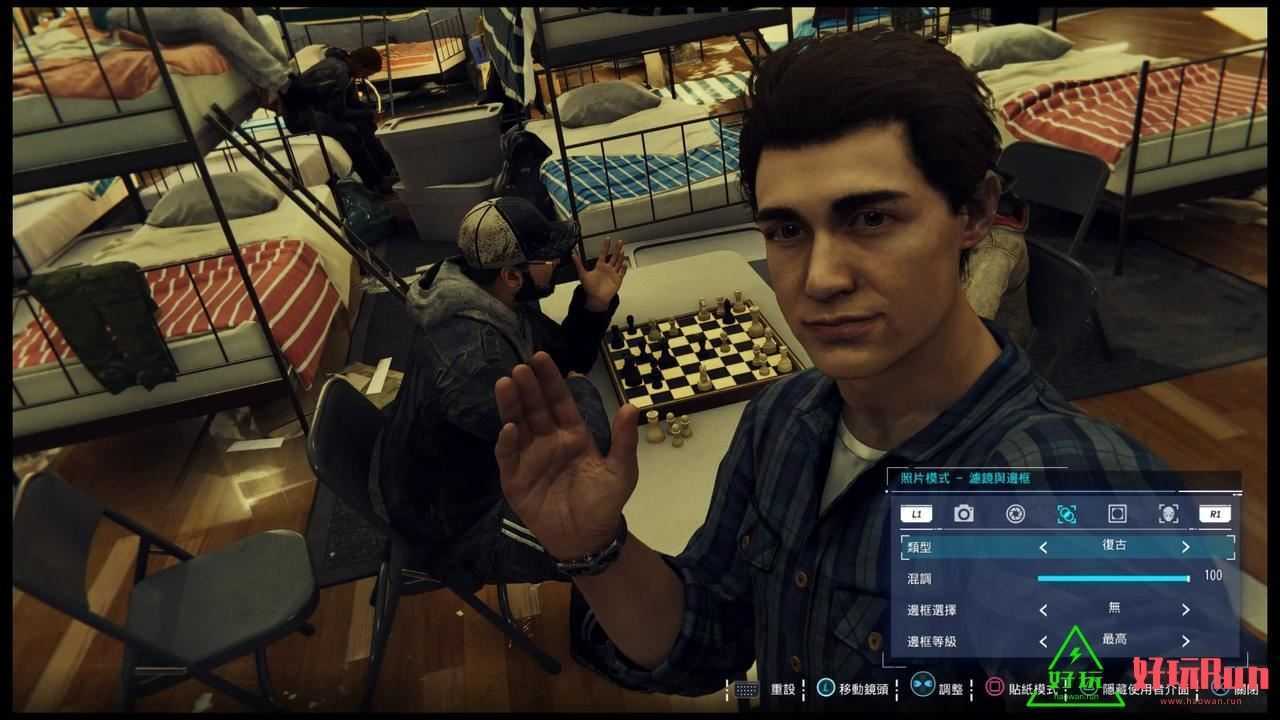Select the 邊框選擇 frame selection row
Screen dimensions: 1280x720
point(934,609)
